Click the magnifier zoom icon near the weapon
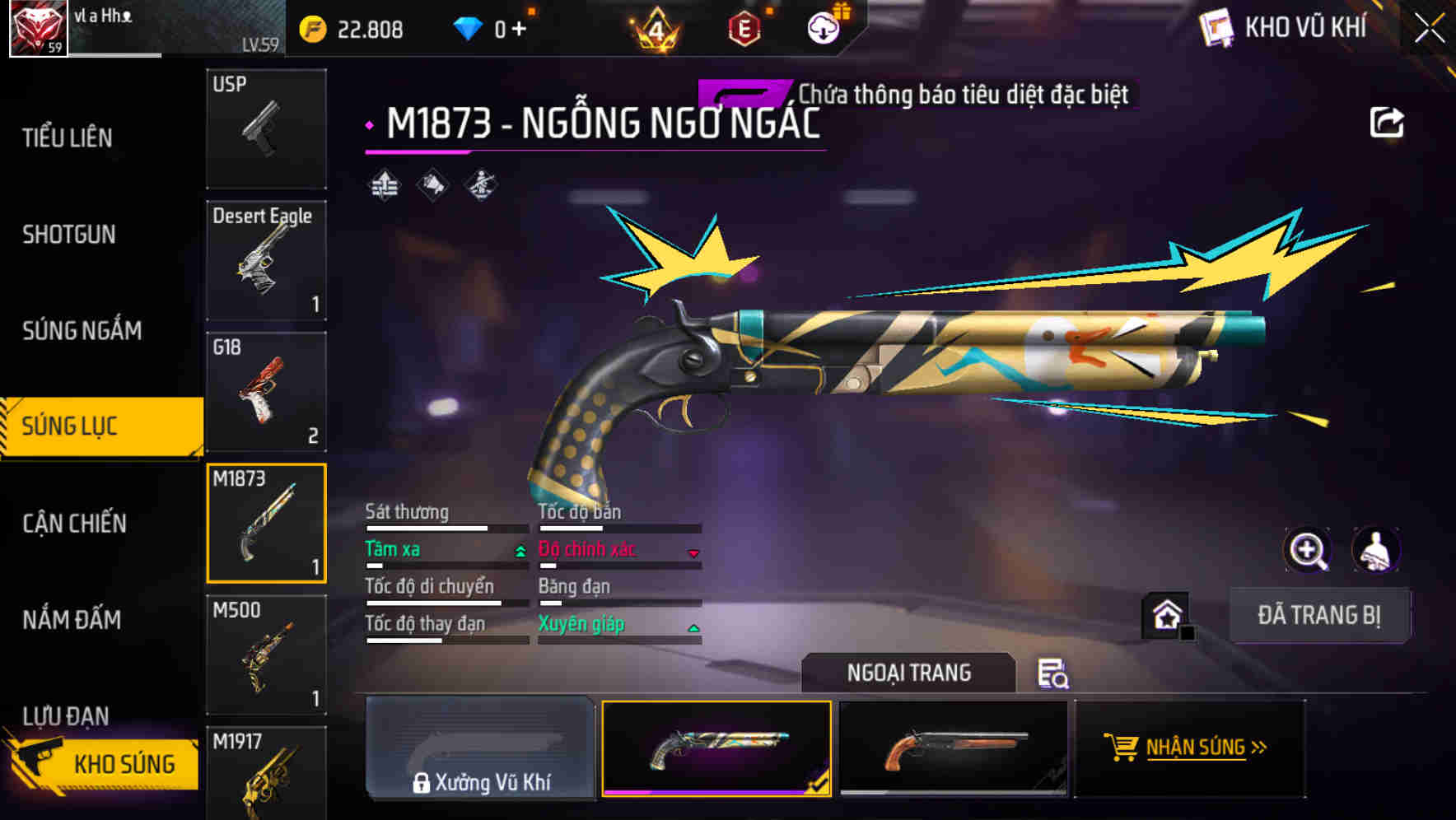 [x=1308, y=550]
